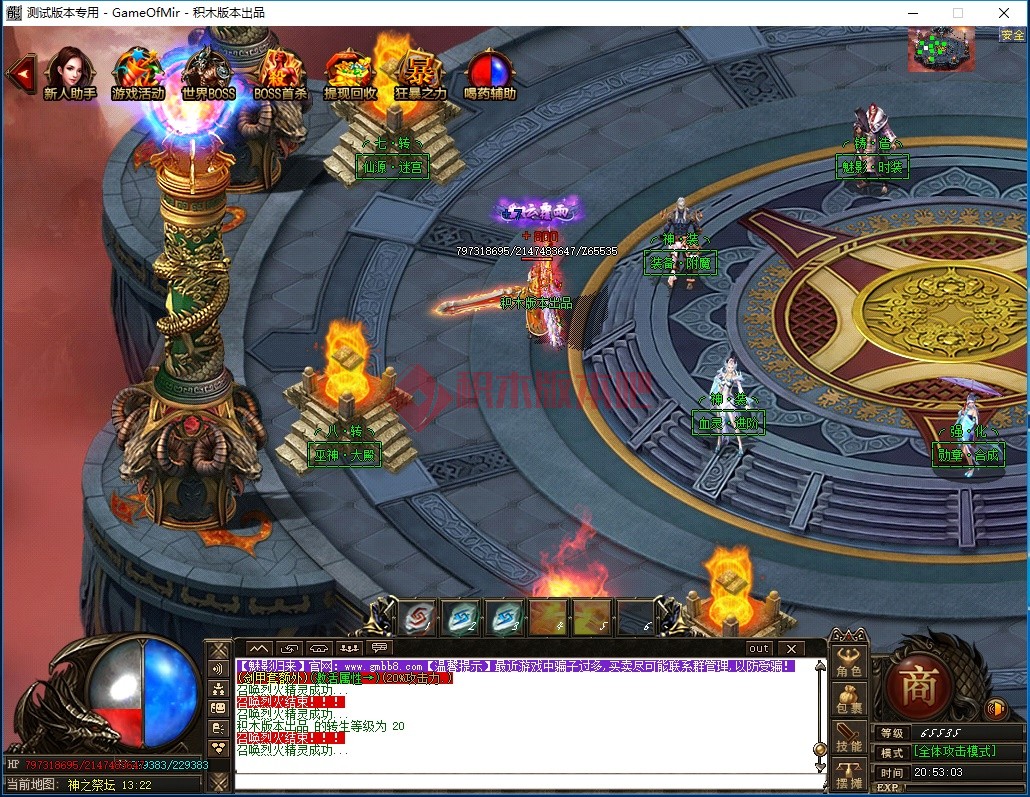Select the red swirl skill in hotbar slot 1

click(x=417, y=617)
